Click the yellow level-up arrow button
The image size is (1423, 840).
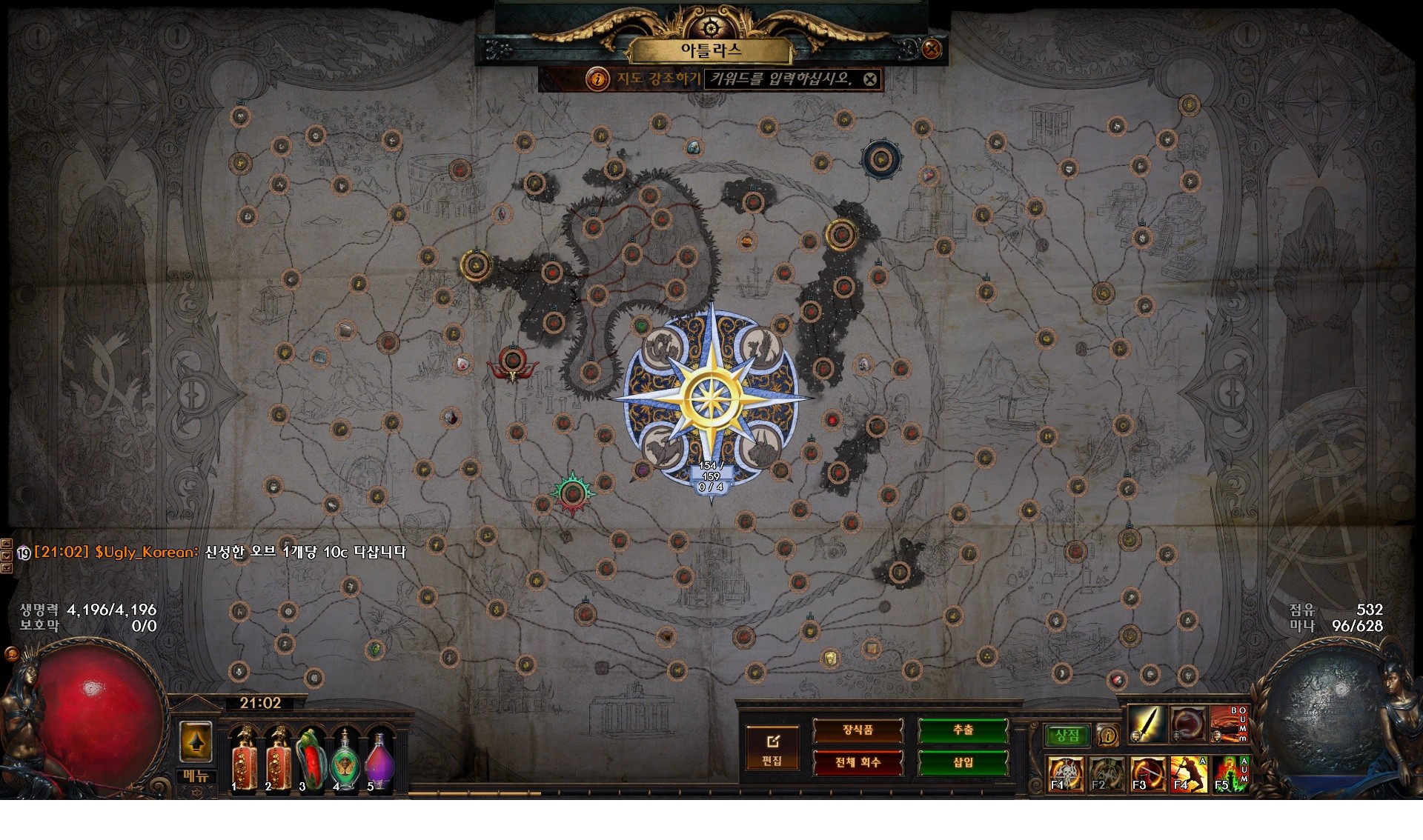196,741
